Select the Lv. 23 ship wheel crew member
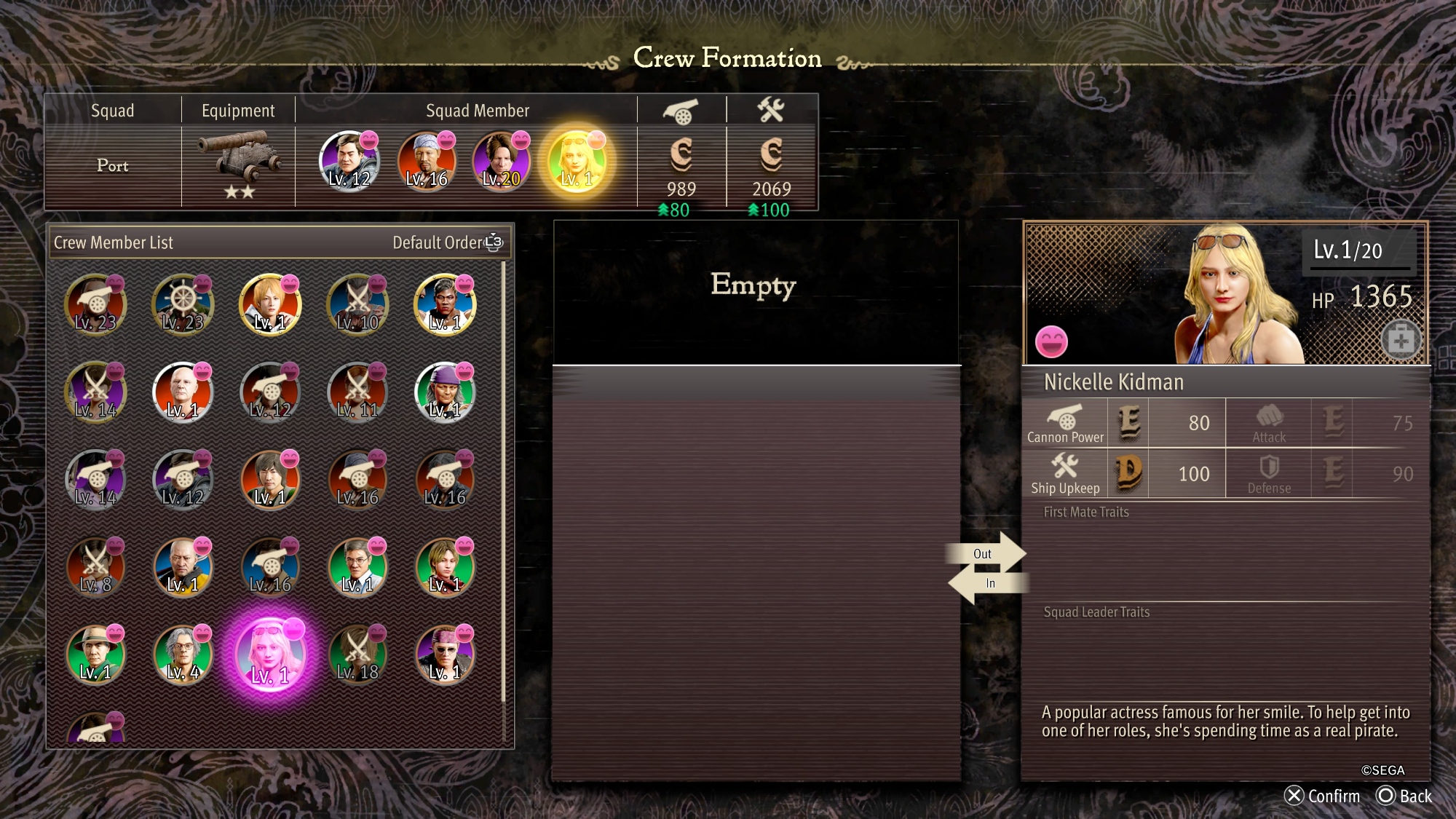1456x819 pixels. point(183,305)
